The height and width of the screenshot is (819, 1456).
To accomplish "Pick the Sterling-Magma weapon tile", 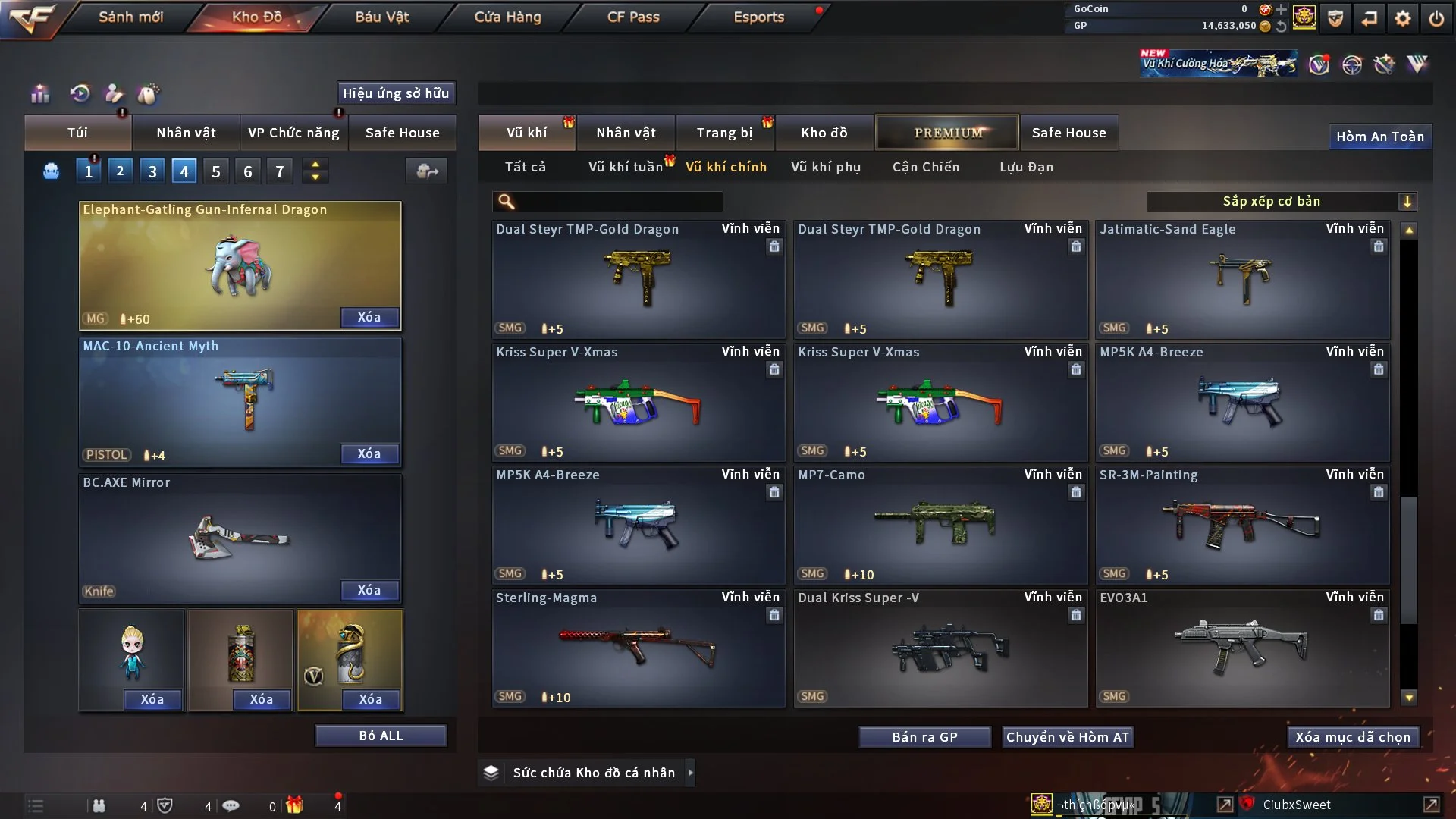I will click(639, 648).
